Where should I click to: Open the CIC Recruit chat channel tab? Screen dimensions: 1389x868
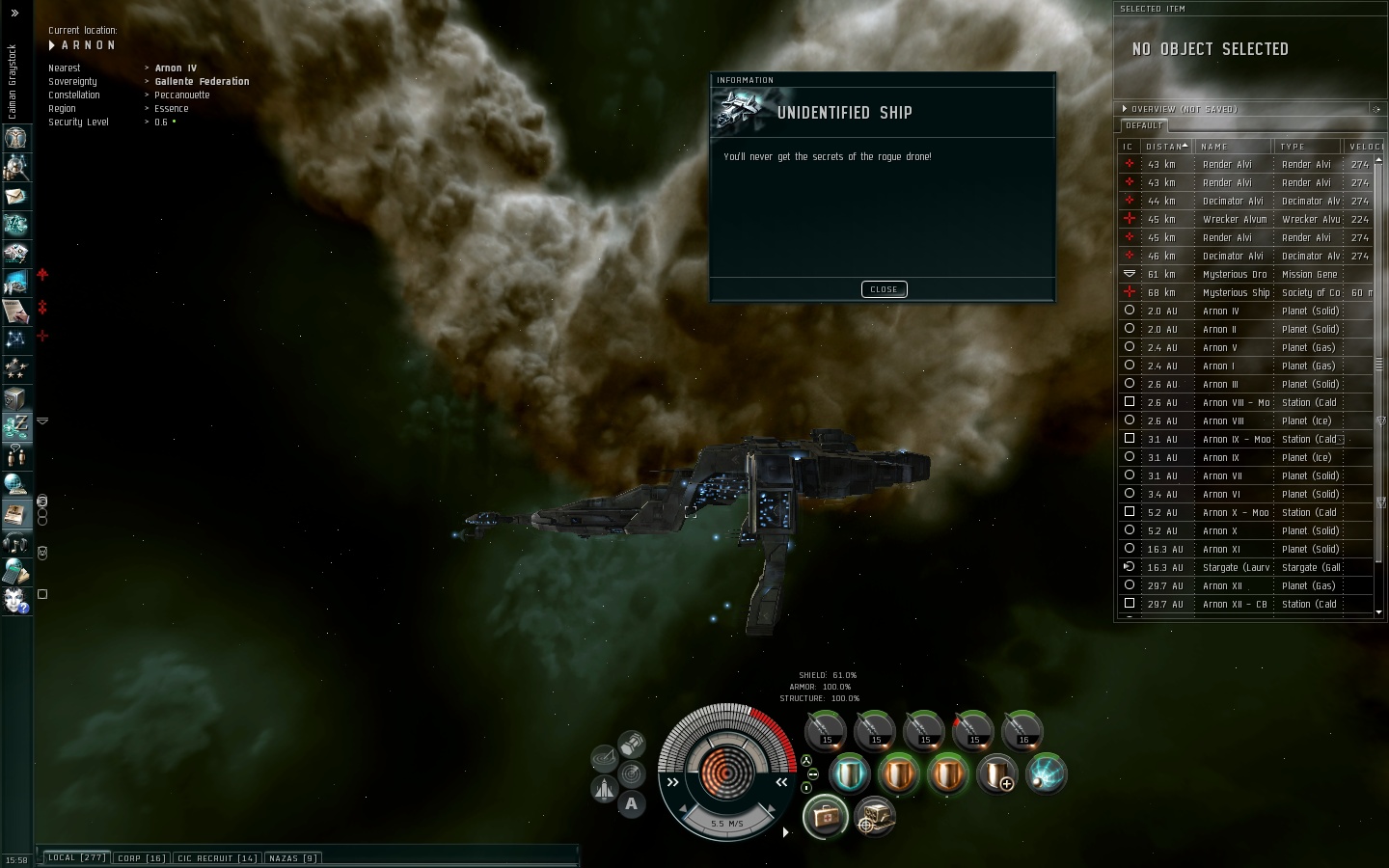pos(217,857)
